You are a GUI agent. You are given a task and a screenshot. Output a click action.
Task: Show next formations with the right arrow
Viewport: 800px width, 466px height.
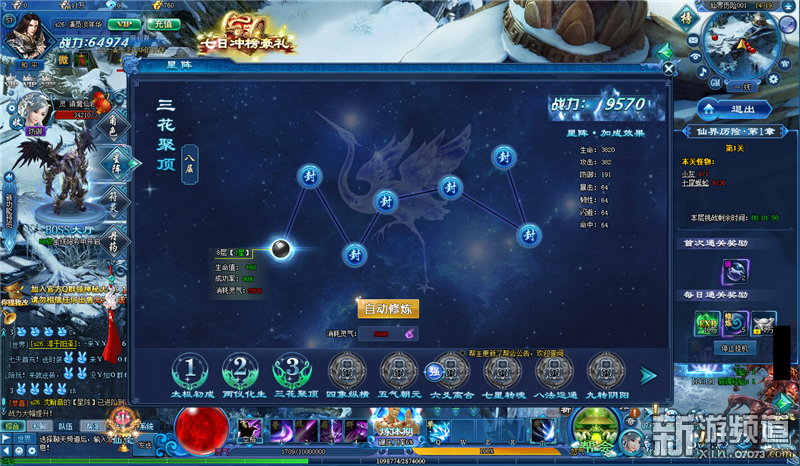648,375
